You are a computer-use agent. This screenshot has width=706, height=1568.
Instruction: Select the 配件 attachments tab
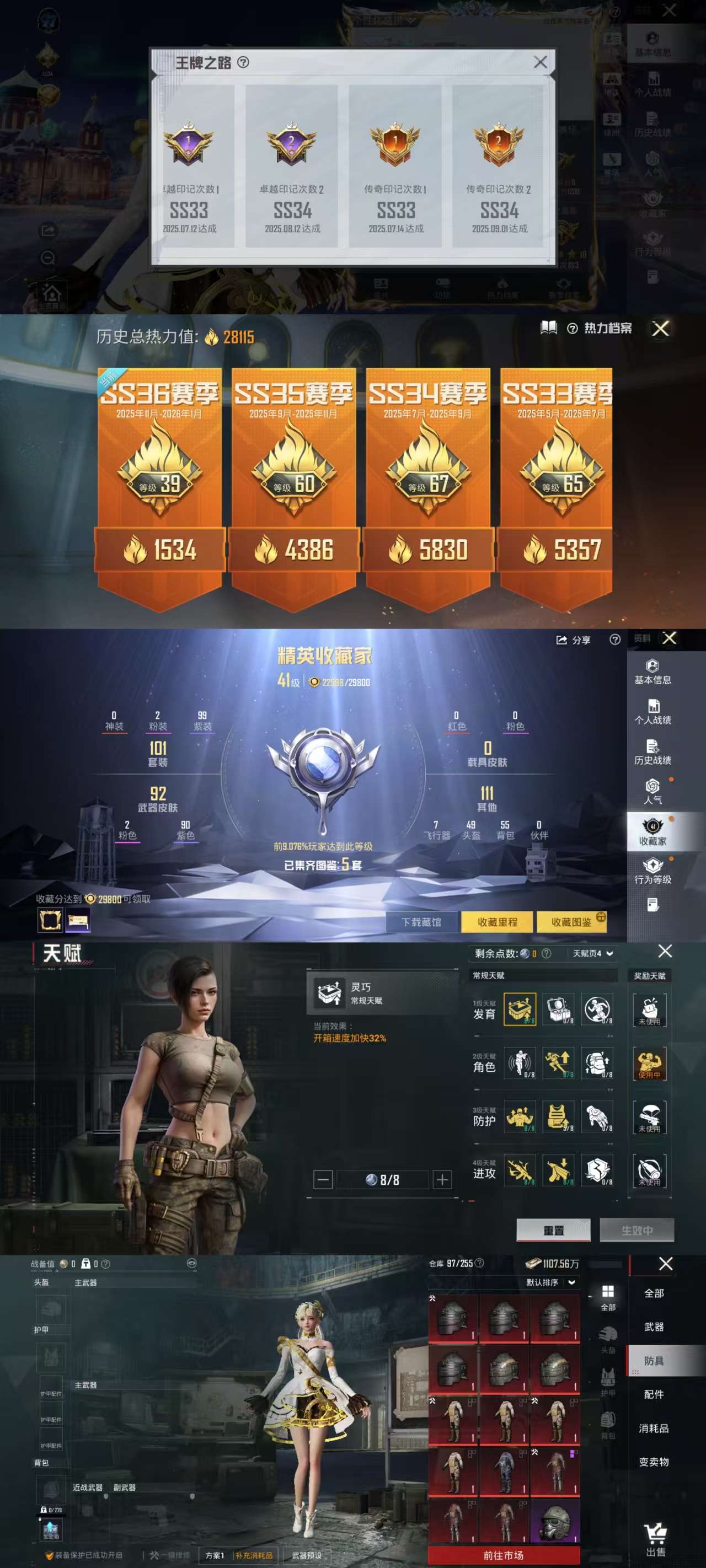[654, 1394]
